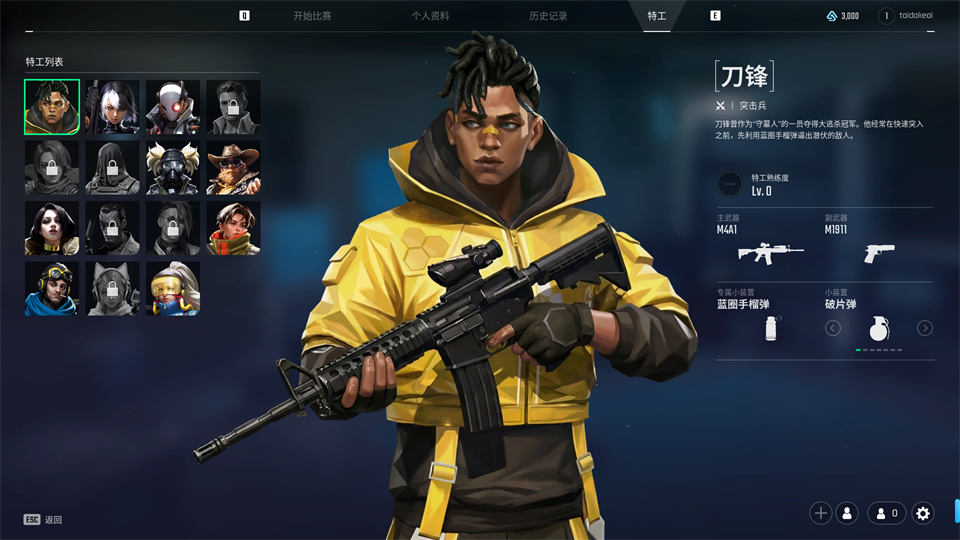The image size is (960, 540).
Task: Open the 个人资料 tab
Action: [x=430, y=16]
